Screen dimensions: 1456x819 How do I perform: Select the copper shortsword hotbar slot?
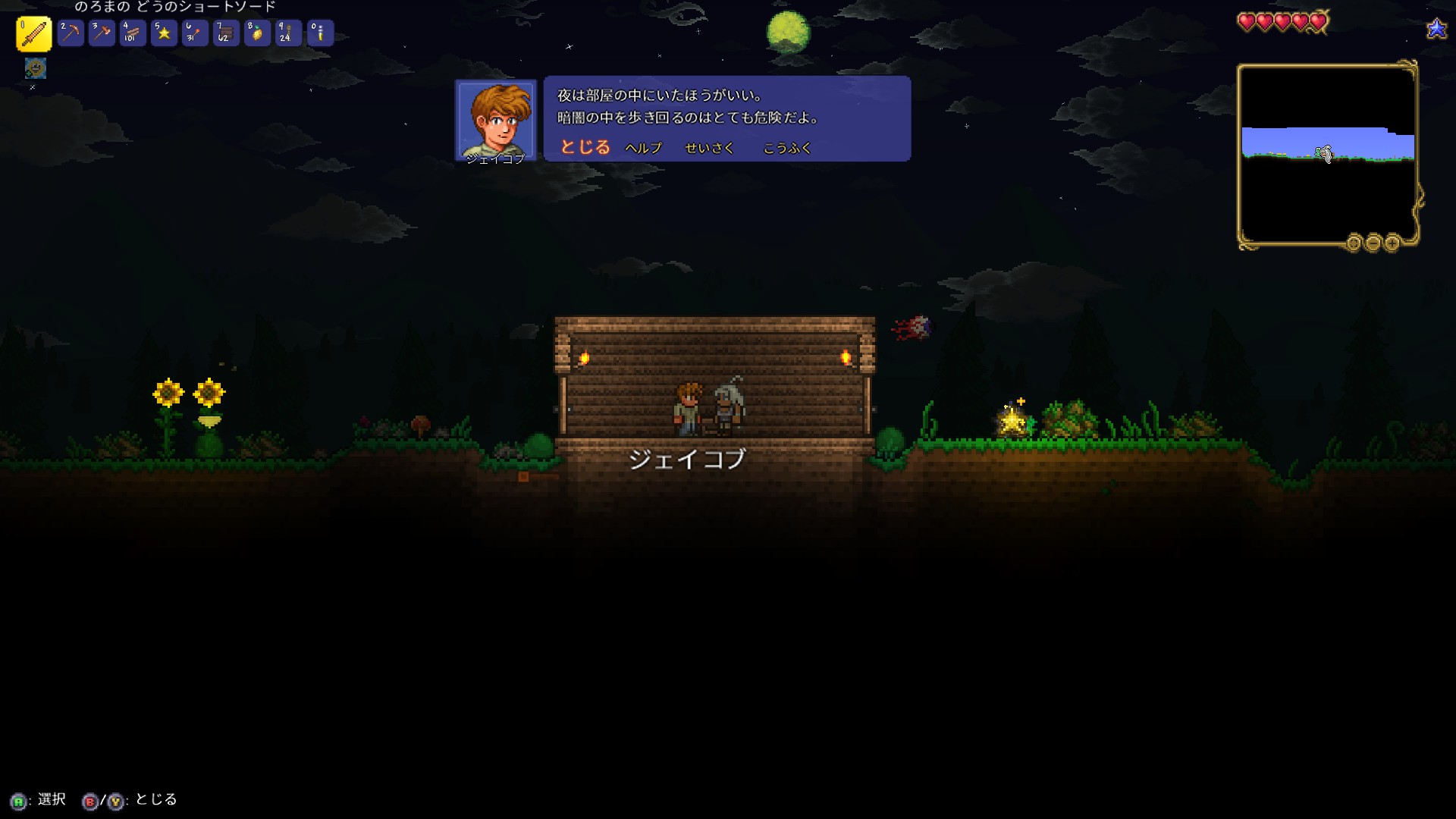[34, 34]
